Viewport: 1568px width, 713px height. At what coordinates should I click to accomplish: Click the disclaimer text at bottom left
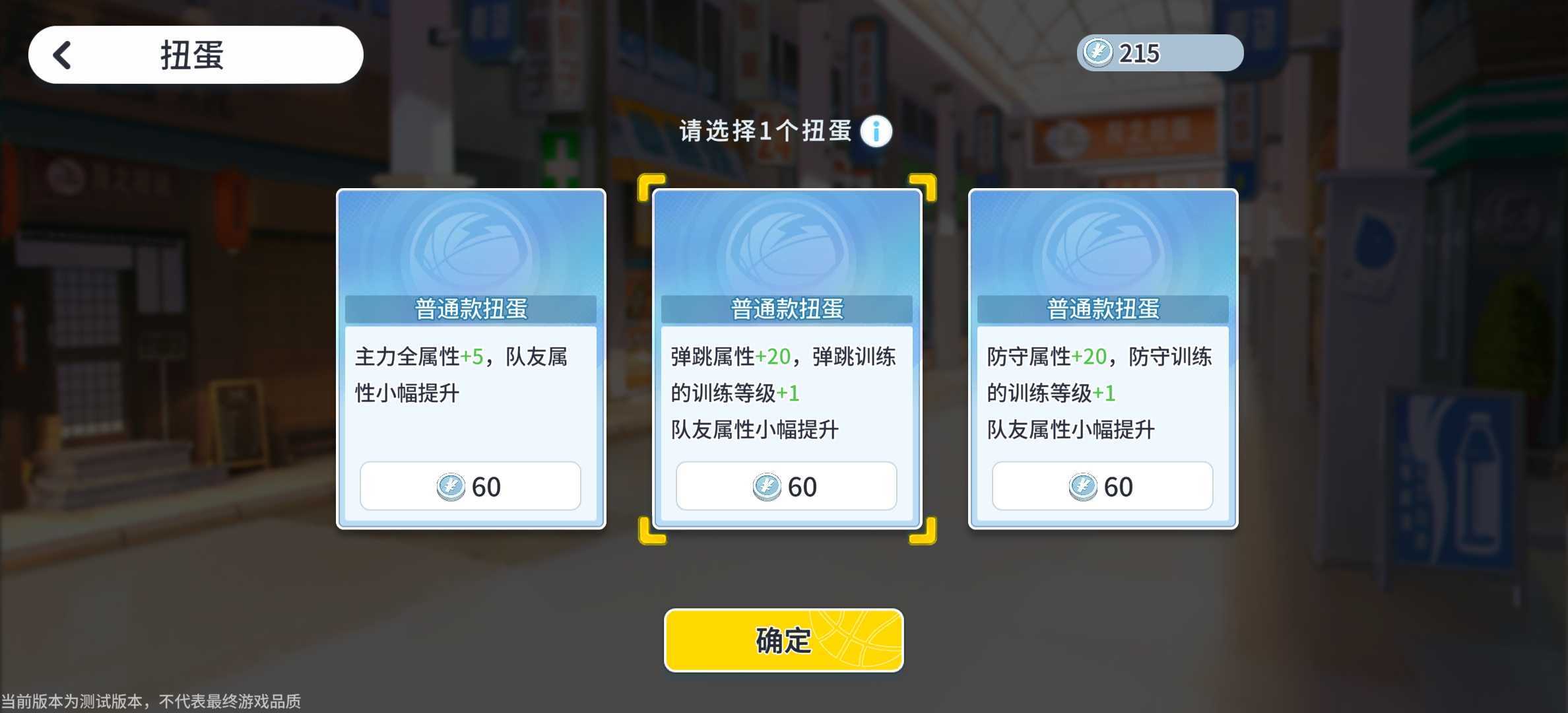click(x=152, y=702)
